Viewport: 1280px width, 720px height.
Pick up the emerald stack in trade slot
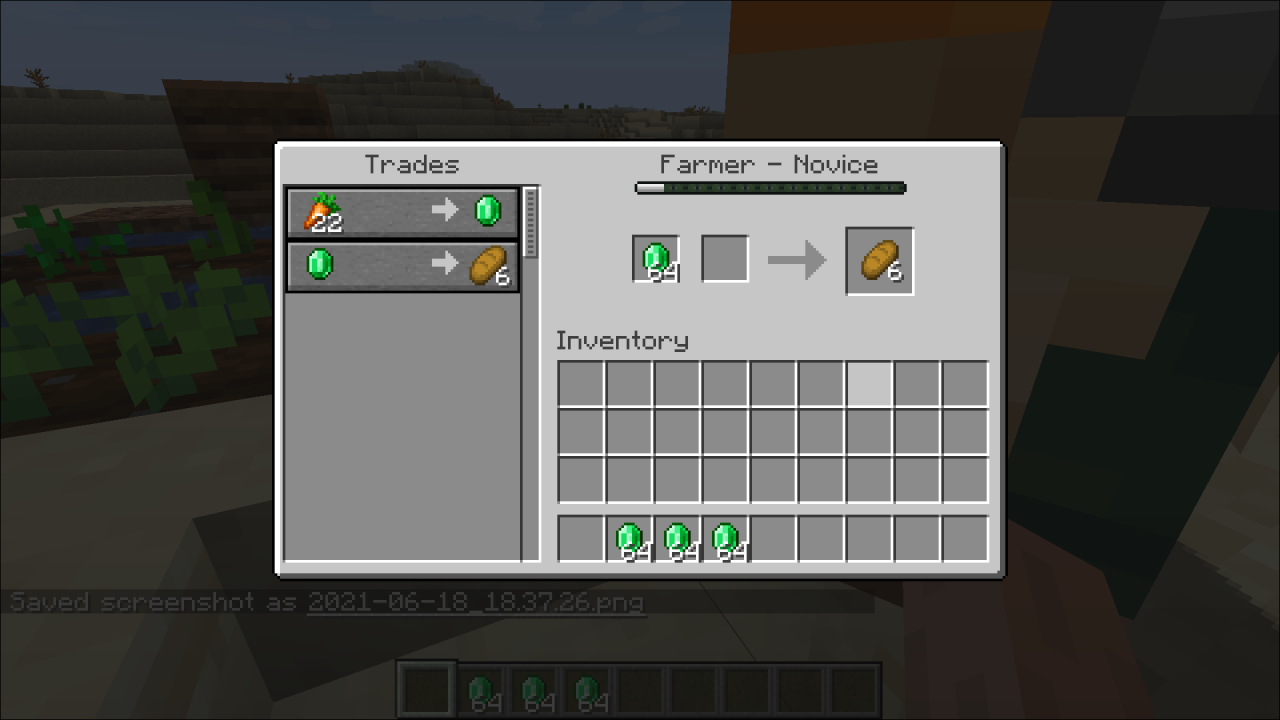656,258
